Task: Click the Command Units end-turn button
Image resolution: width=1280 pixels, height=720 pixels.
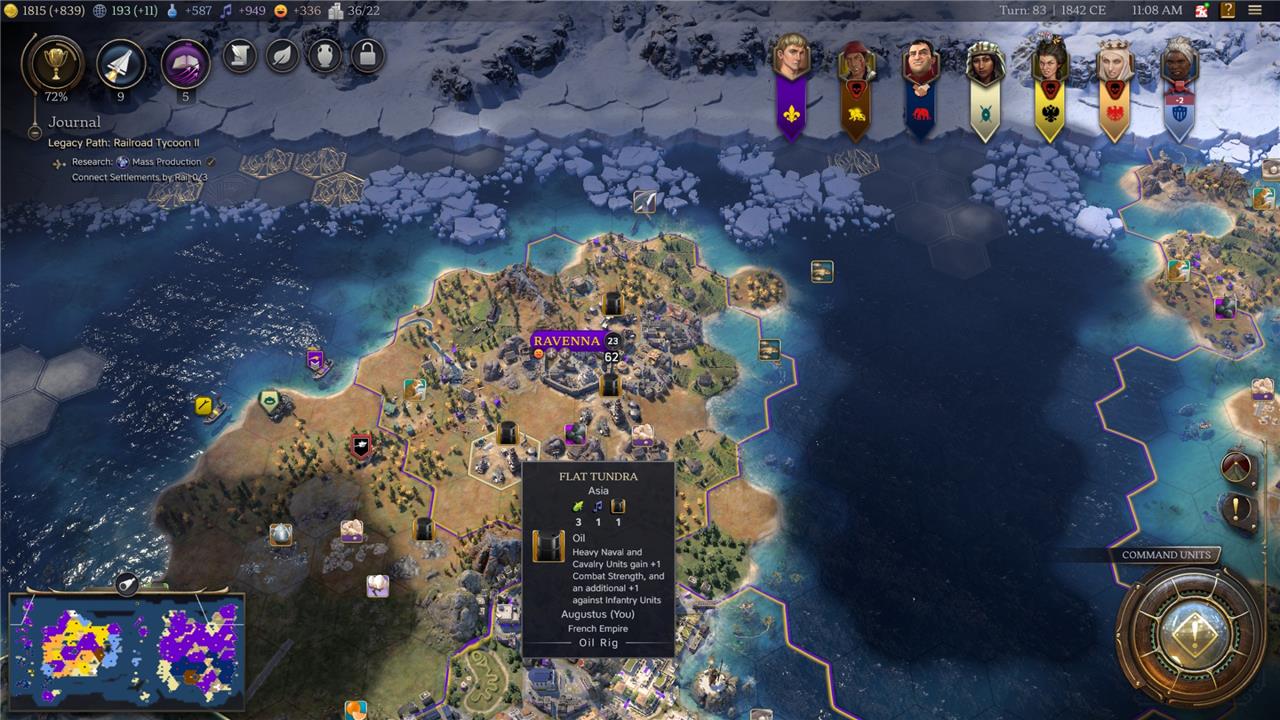Action: [1190, 634]
